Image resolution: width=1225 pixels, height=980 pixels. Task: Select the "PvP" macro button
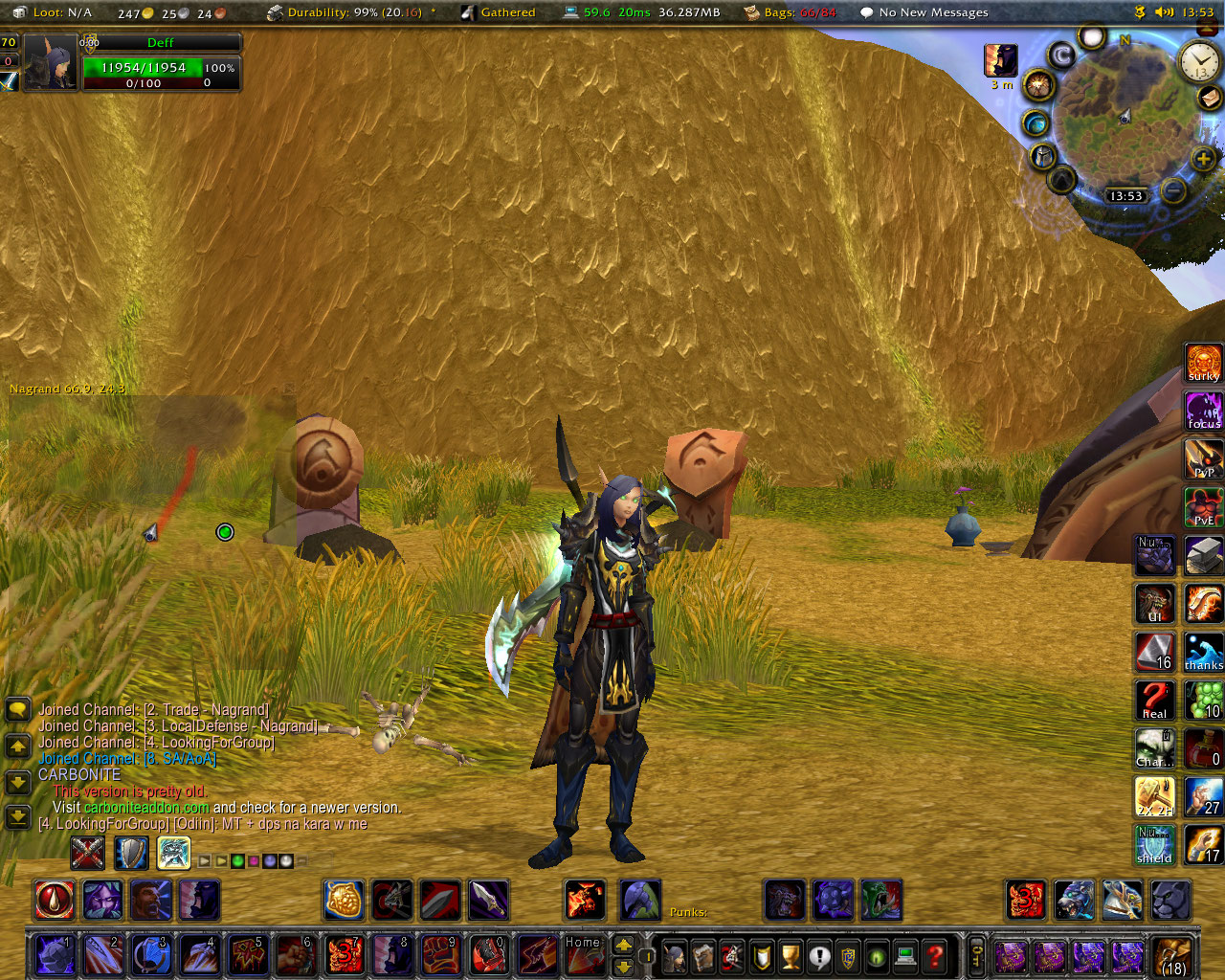[1203, 459]
